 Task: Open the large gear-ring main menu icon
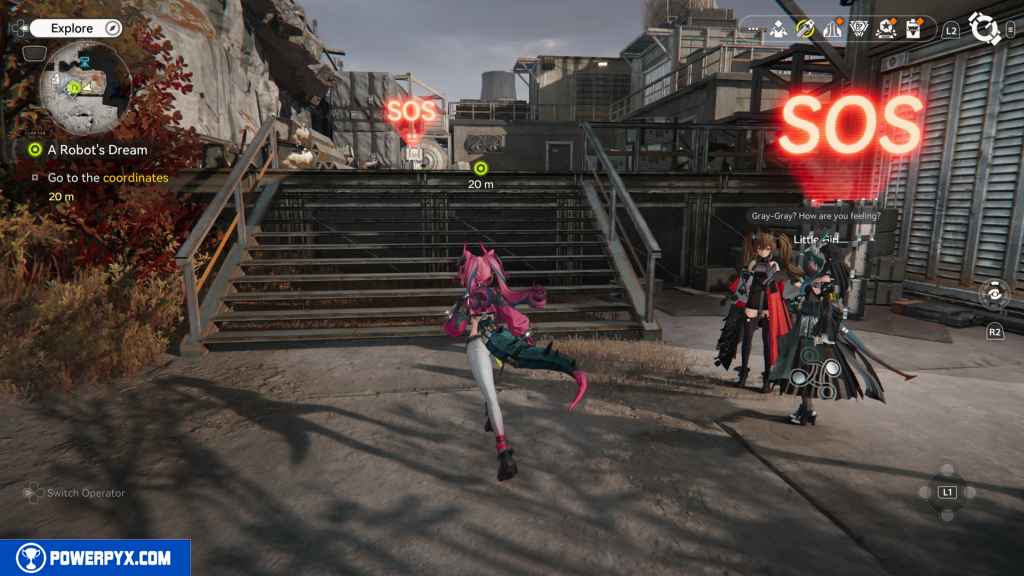[985, 29]
